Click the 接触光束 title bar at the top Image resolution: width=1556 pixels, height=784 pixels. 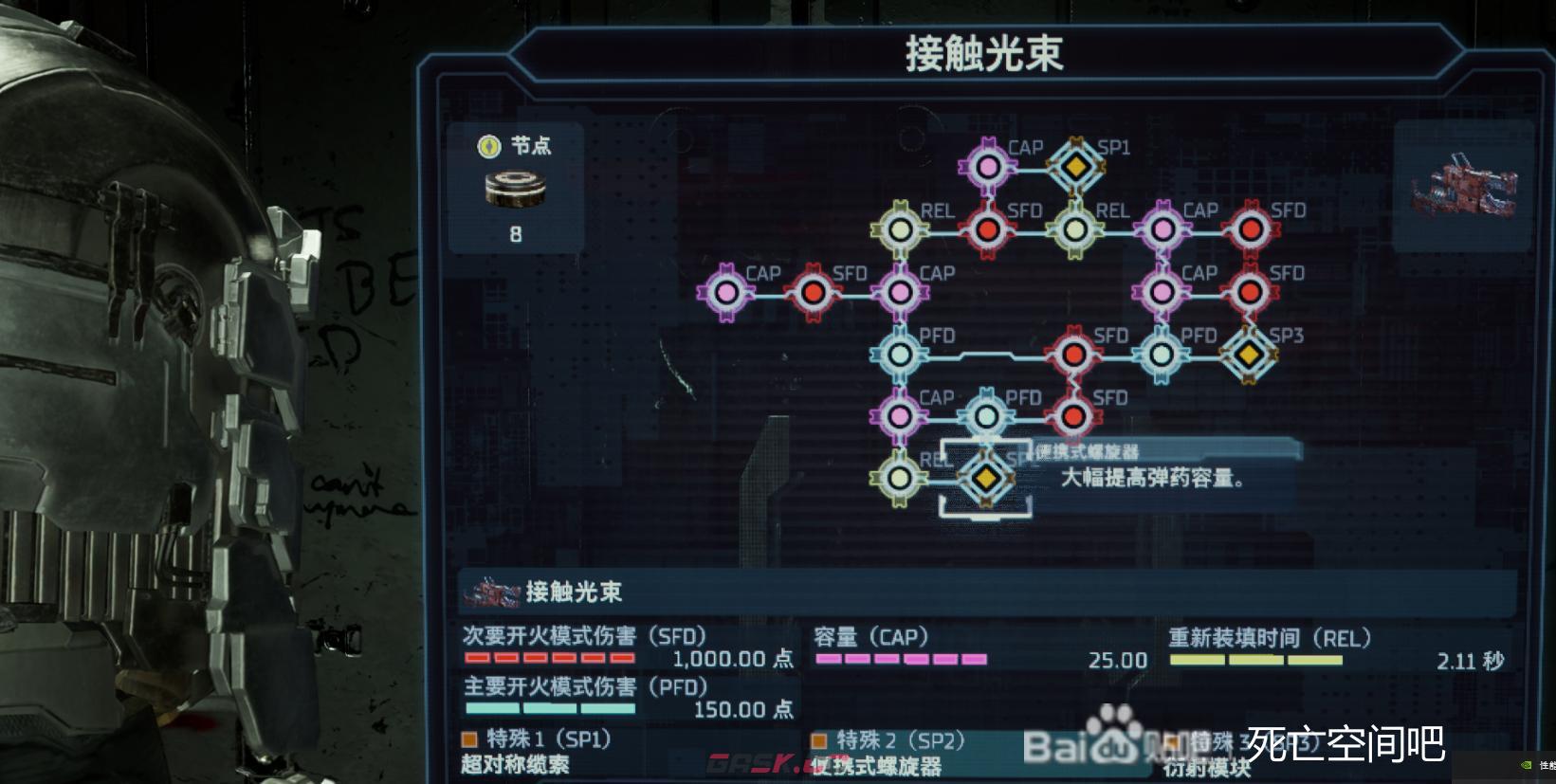981,52
